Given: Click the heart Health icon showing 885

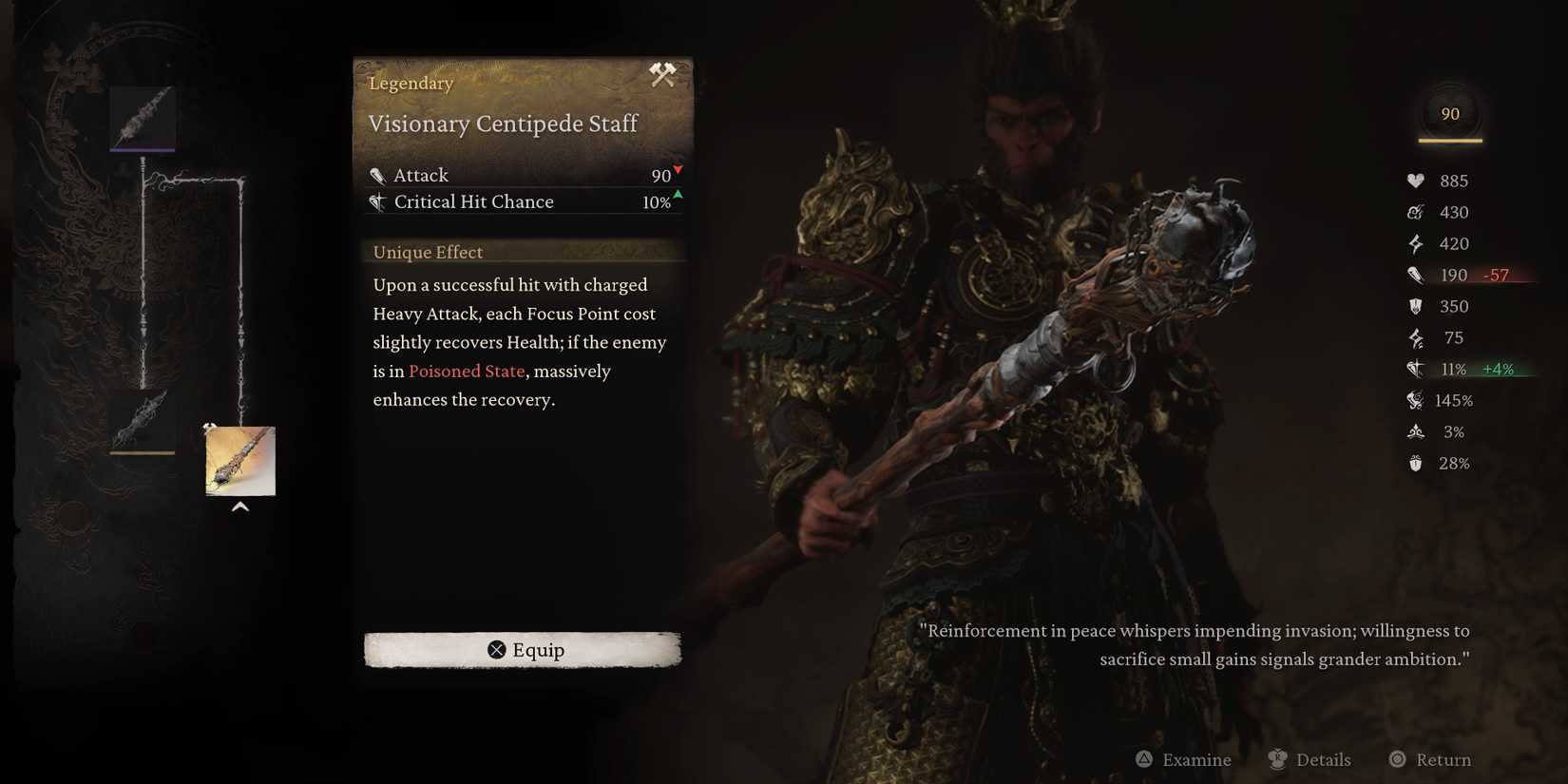Looking at the screenshot, I should (x=1415, y=180).
